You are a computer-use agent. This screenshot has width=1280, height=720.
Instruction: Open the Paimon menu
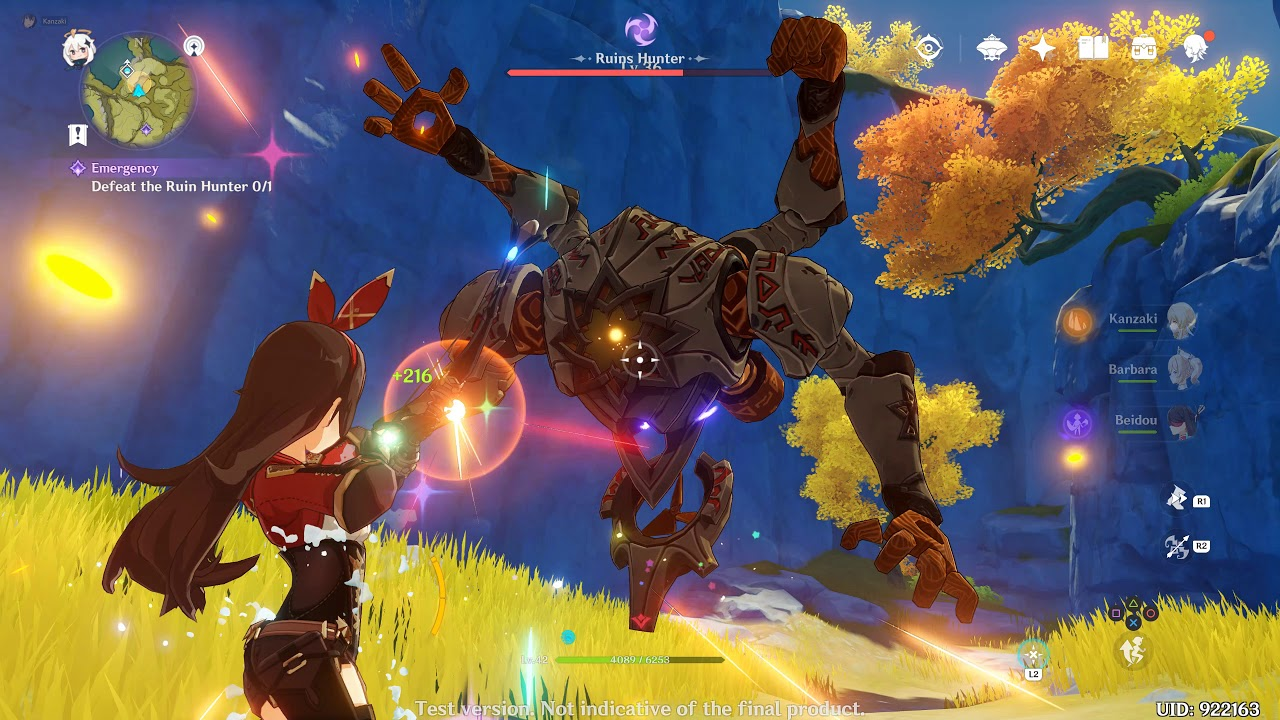(x=78, y=50)
